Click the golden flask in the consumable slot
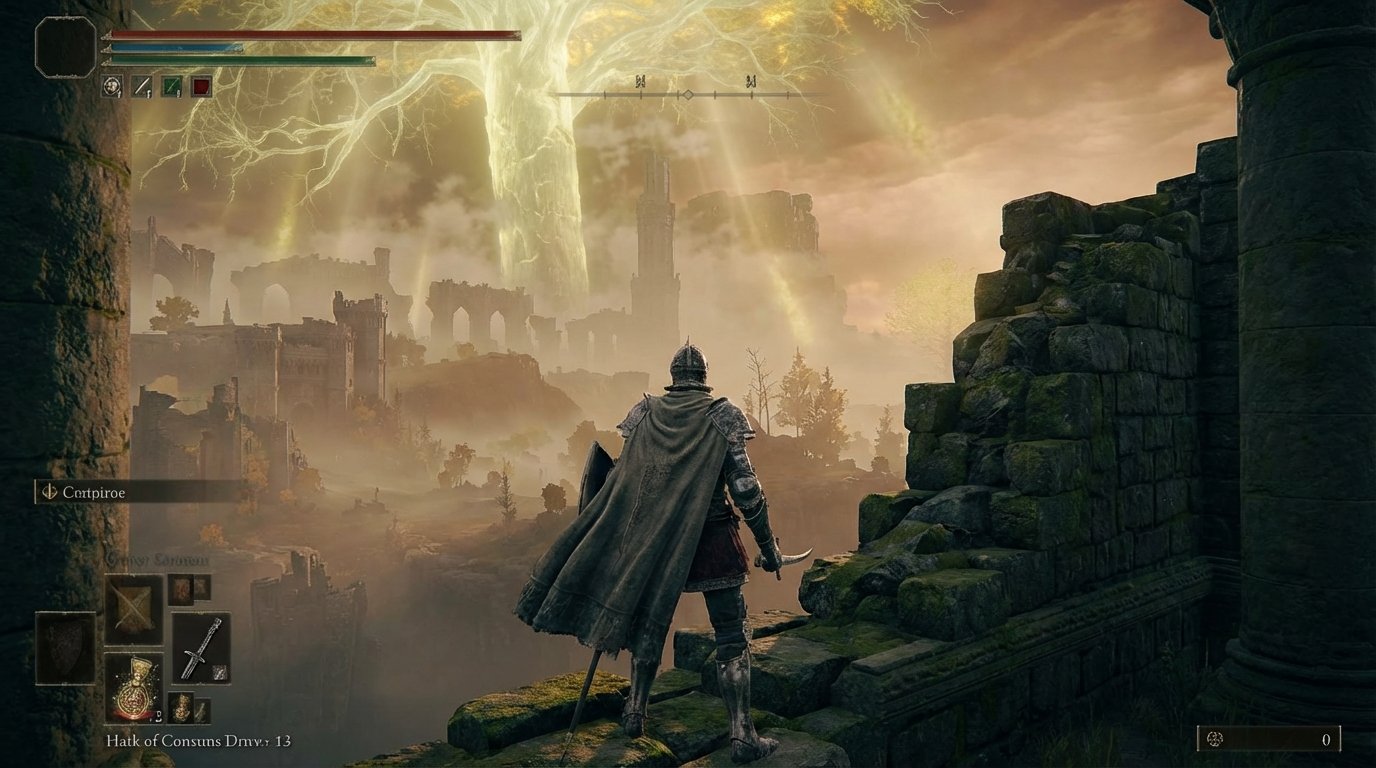 point(134,688)
